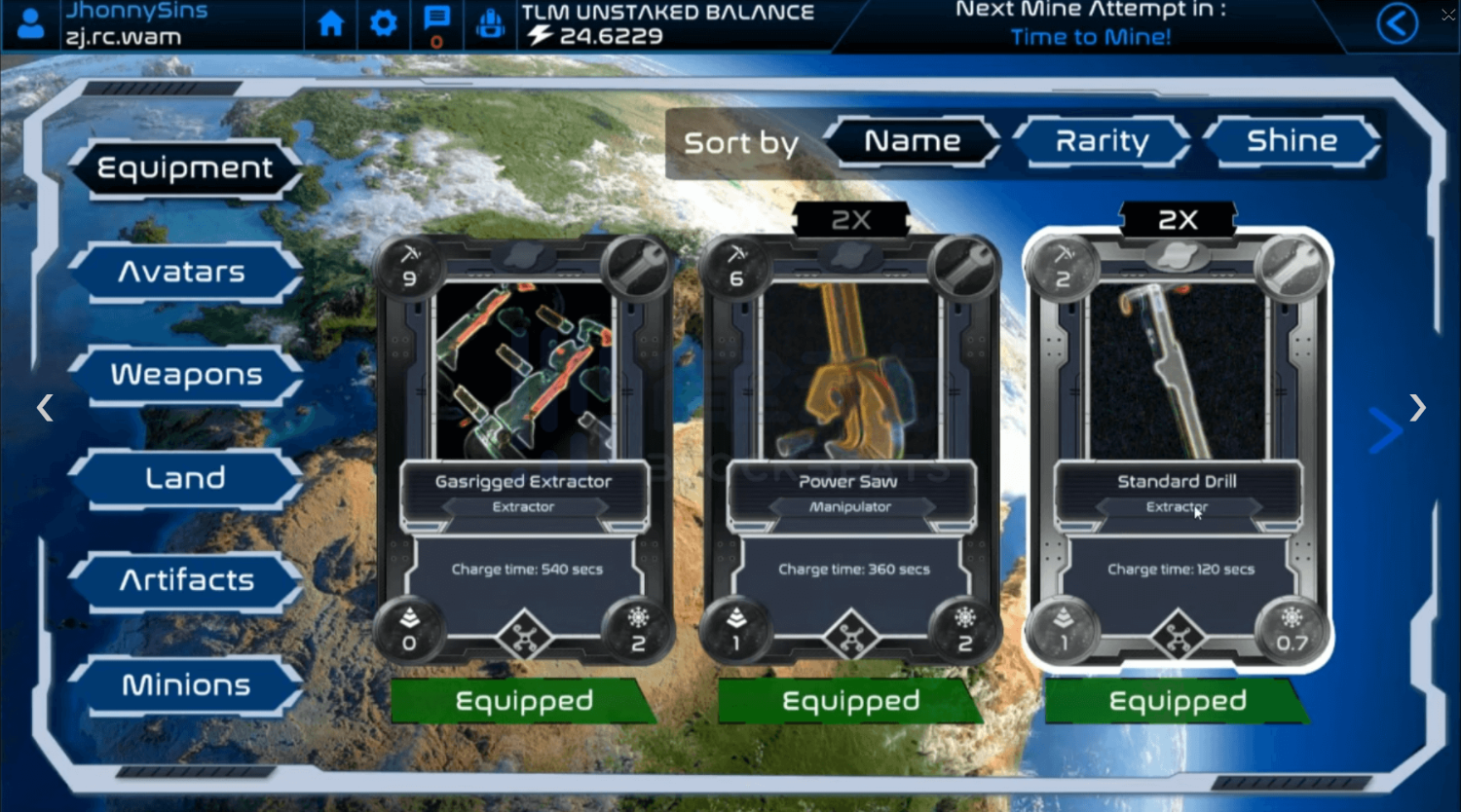Sort items by Name
The height and width of the screenshot is (812, 1461).
click(x=912, y=142)
